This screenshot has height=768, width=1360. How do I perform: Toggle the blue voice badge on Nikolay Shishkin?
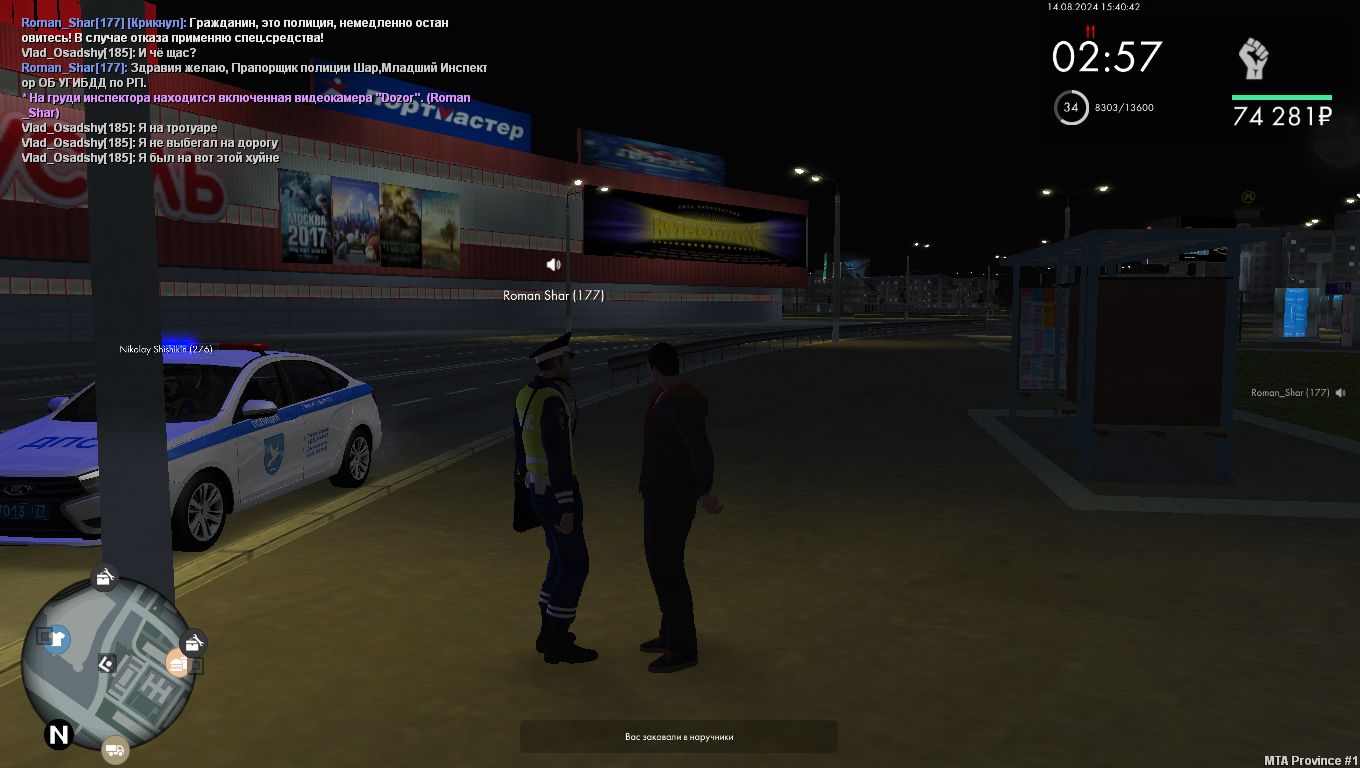(x=178, y=349)
